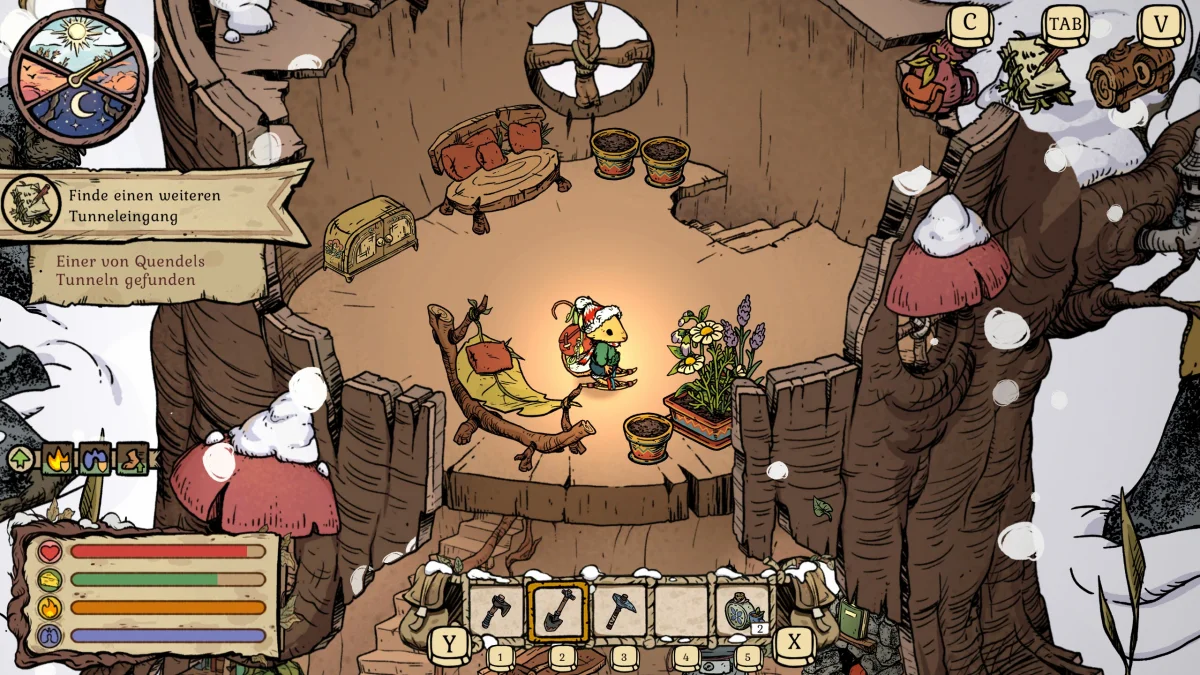Viewport: 1200px width, 675px height.
Task: Inspect the blue lungs buff icon
Action: point(95,459)
